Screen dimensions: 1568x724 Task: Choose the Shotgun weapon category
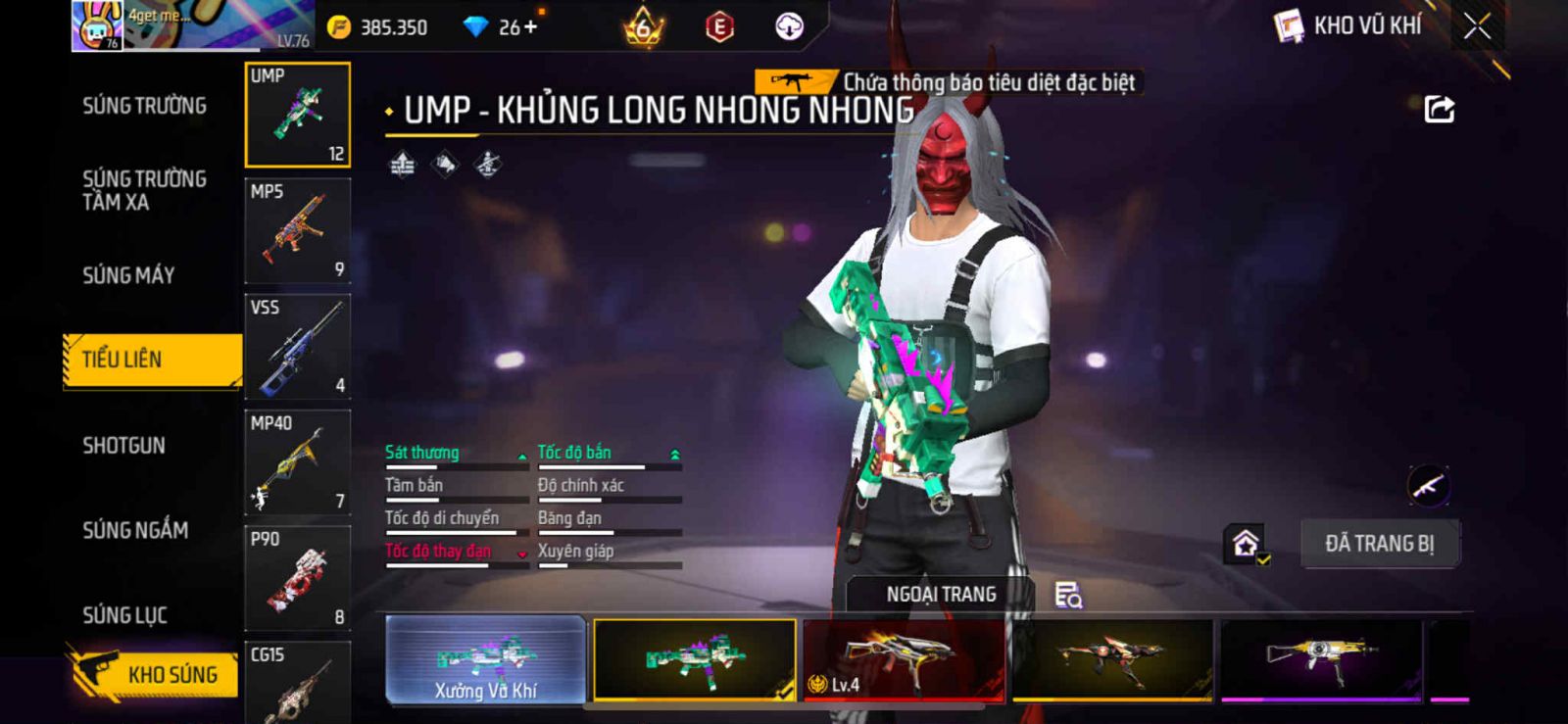(123, 446)
